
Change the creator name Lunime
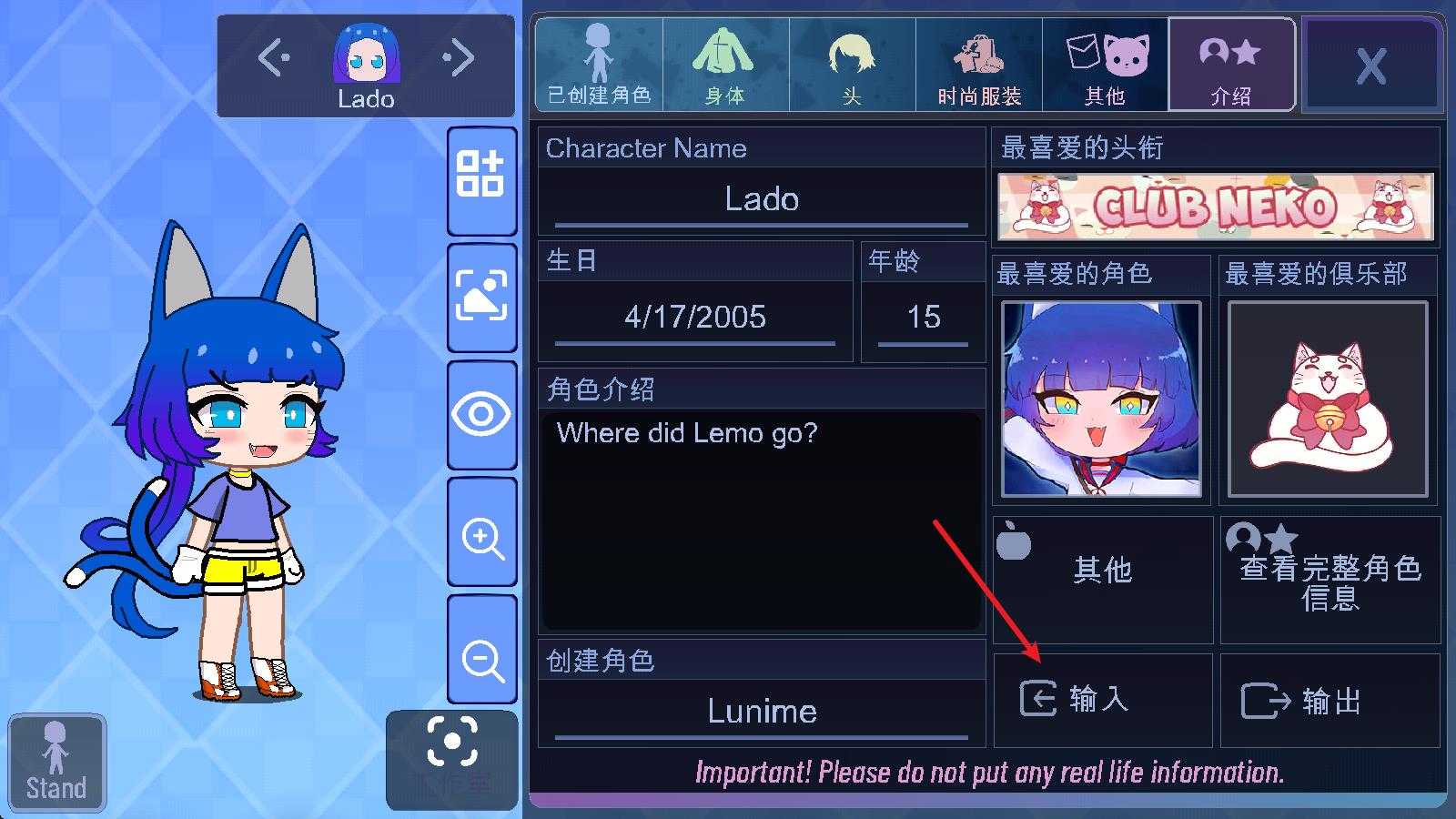point(762,711)
